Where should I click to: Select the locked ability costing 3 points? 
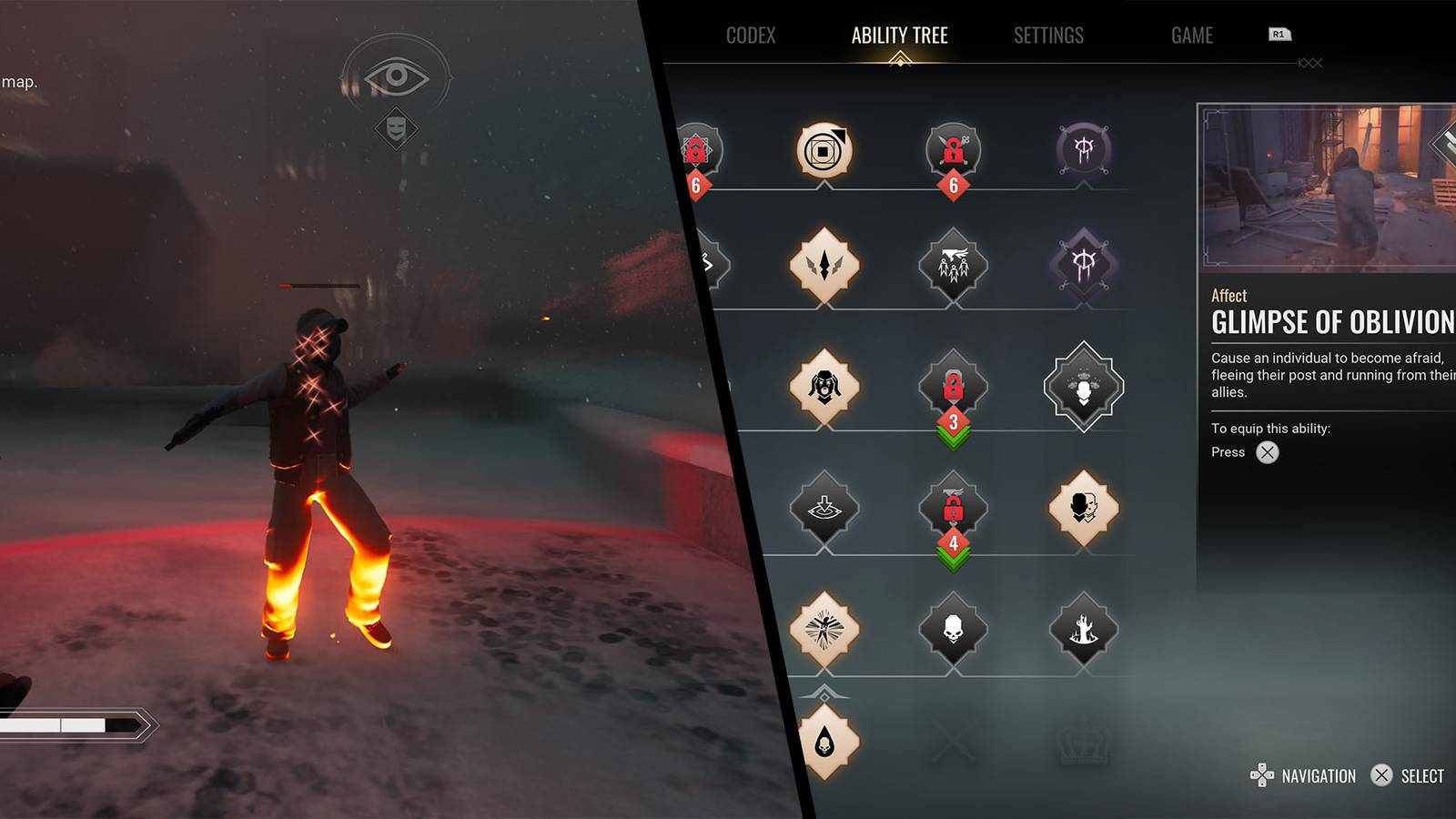(953, 387)
